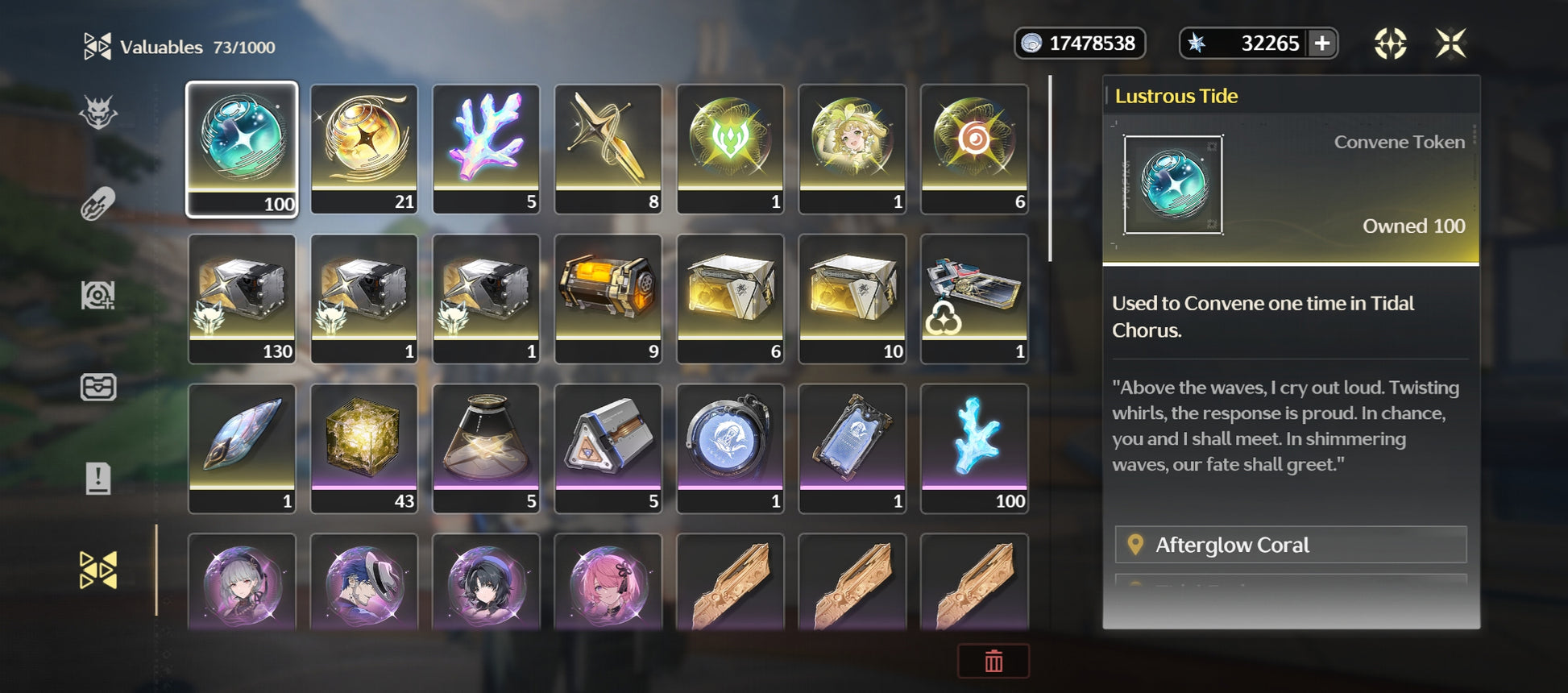
Task: Switch to the weapons category tab
Action: (98, 204)
